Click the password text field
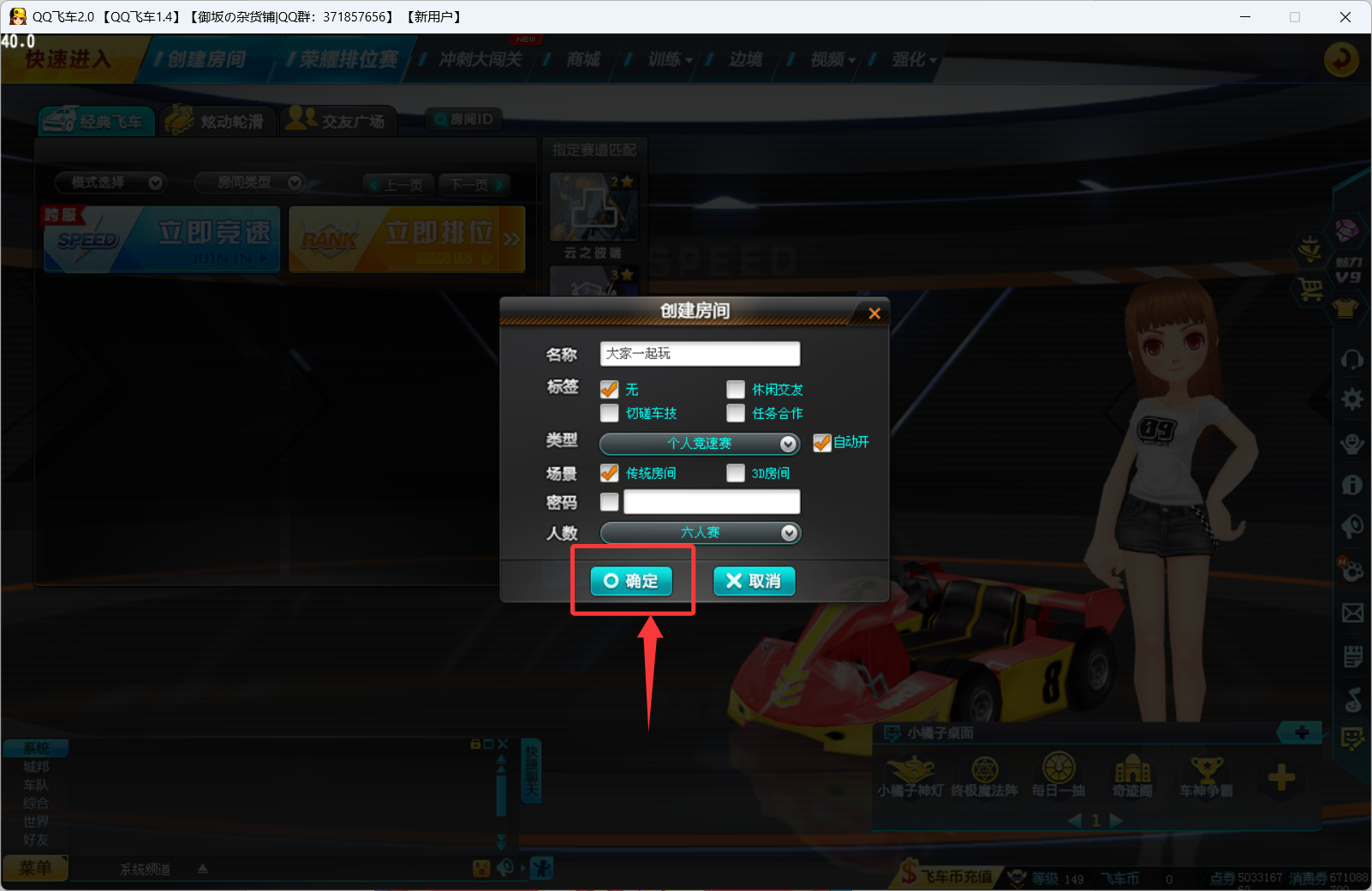This screenshot has width=1372, height=891. [x=712, y=502]
